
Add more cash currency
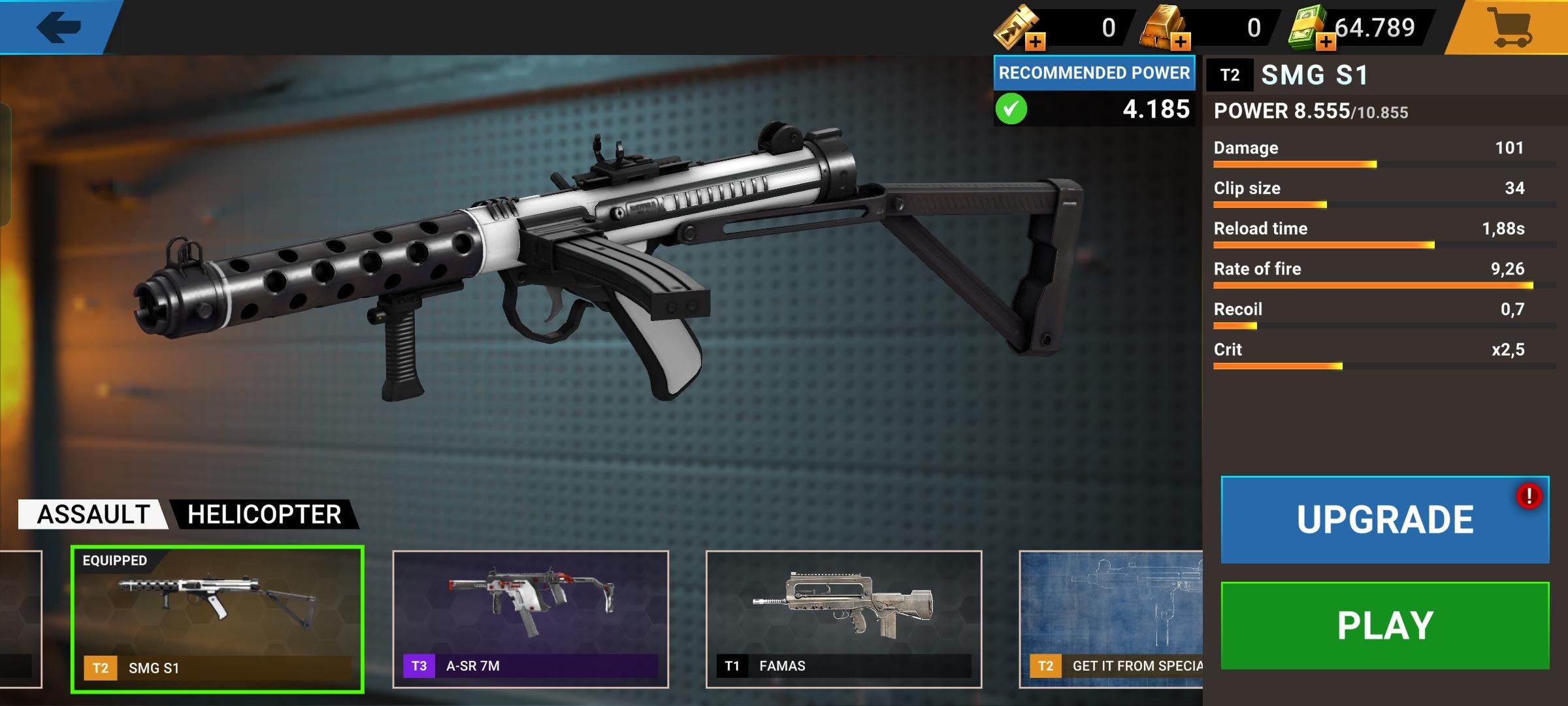point(1326,42)
